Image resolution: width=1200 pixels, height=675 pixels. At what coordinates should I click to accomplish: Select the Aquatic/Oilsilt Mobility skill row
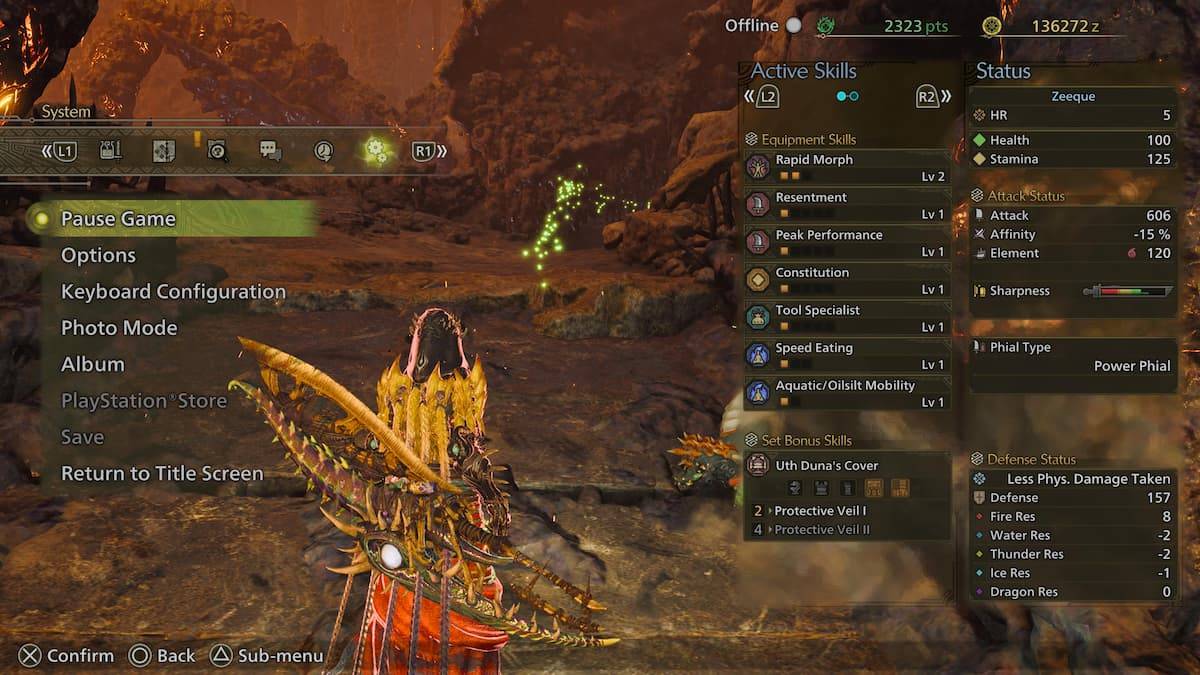[x=846, y=393]
